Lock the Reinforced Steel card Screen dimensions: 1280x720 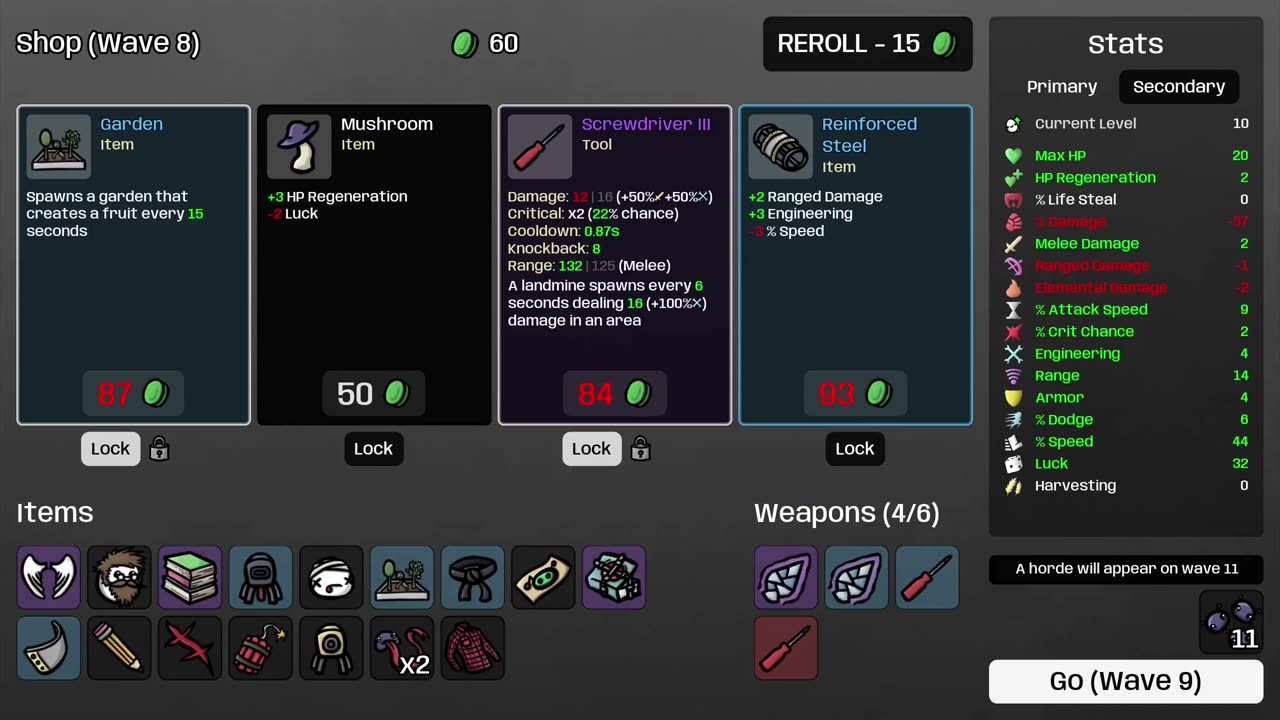[x=854, y=449]
